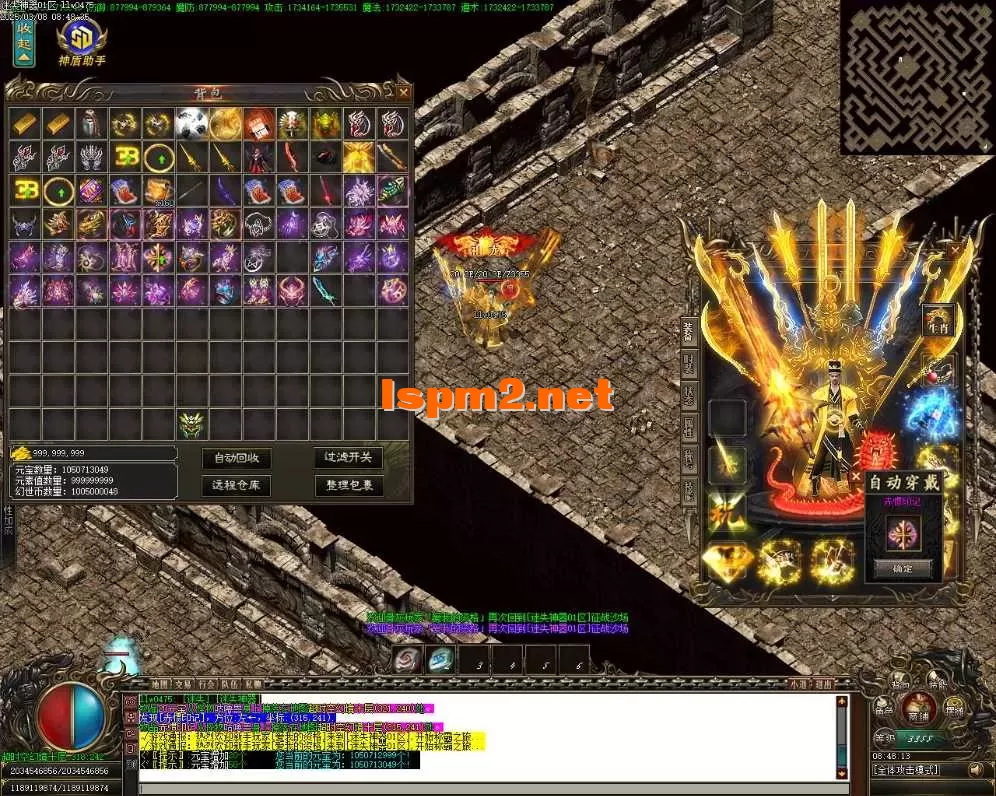Switch to the 装备 equipment tab
The image size is (996, 796).
coord(688,330)
